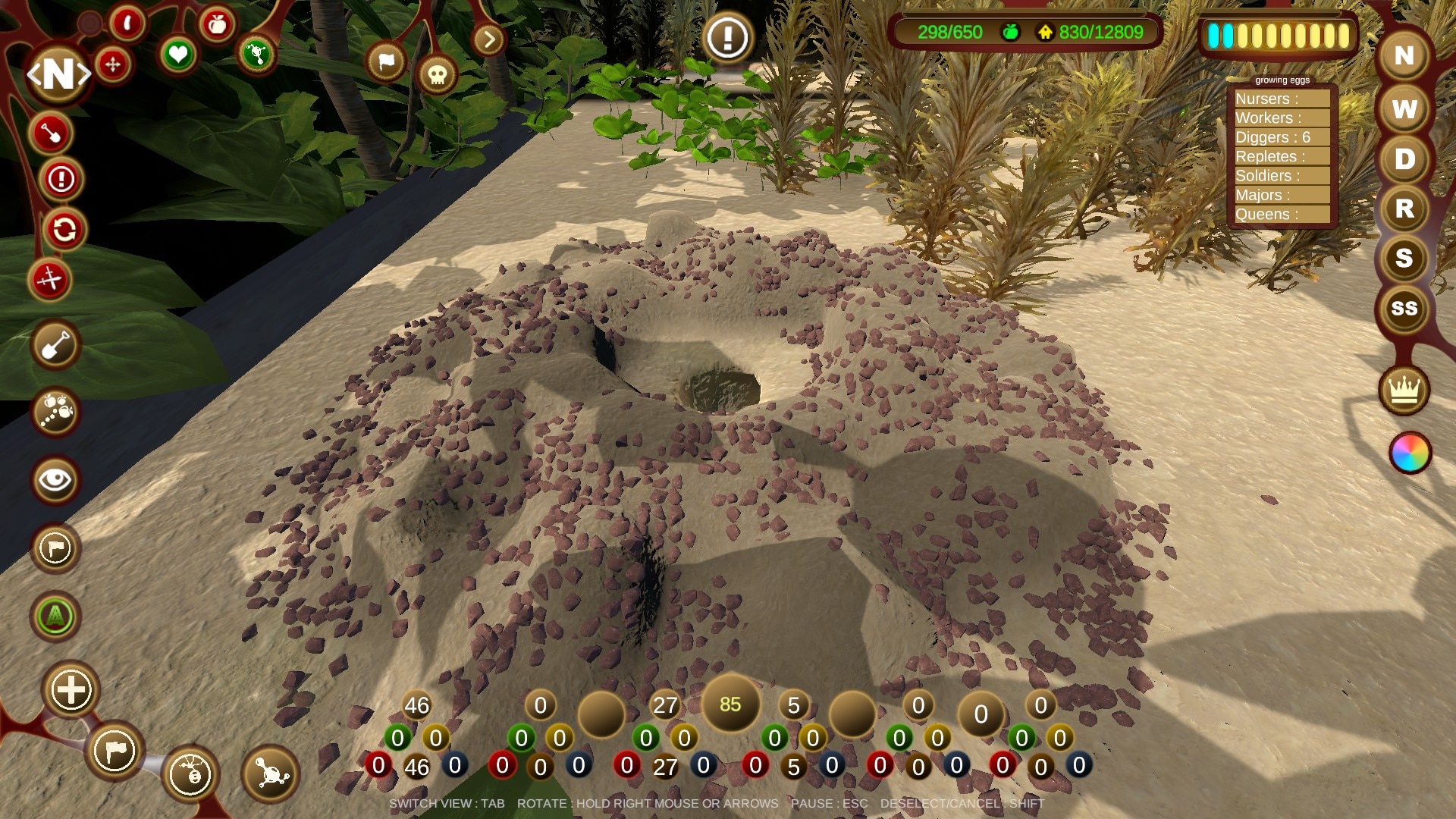
Task: Choose the Soldiers caste button S
Action: tap(1404, 259)
